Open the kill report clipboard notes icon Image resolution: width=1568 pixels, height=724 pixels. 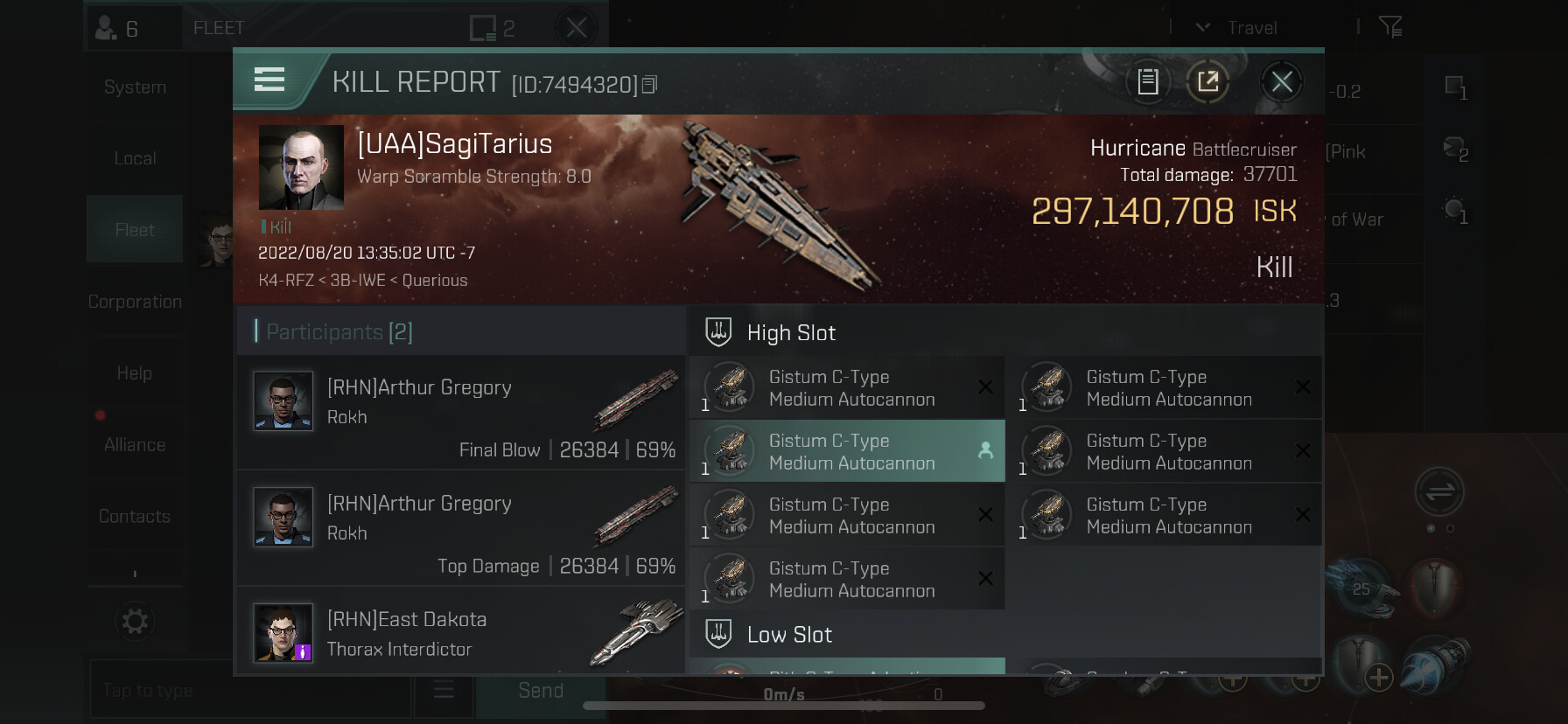point(1147,82)
